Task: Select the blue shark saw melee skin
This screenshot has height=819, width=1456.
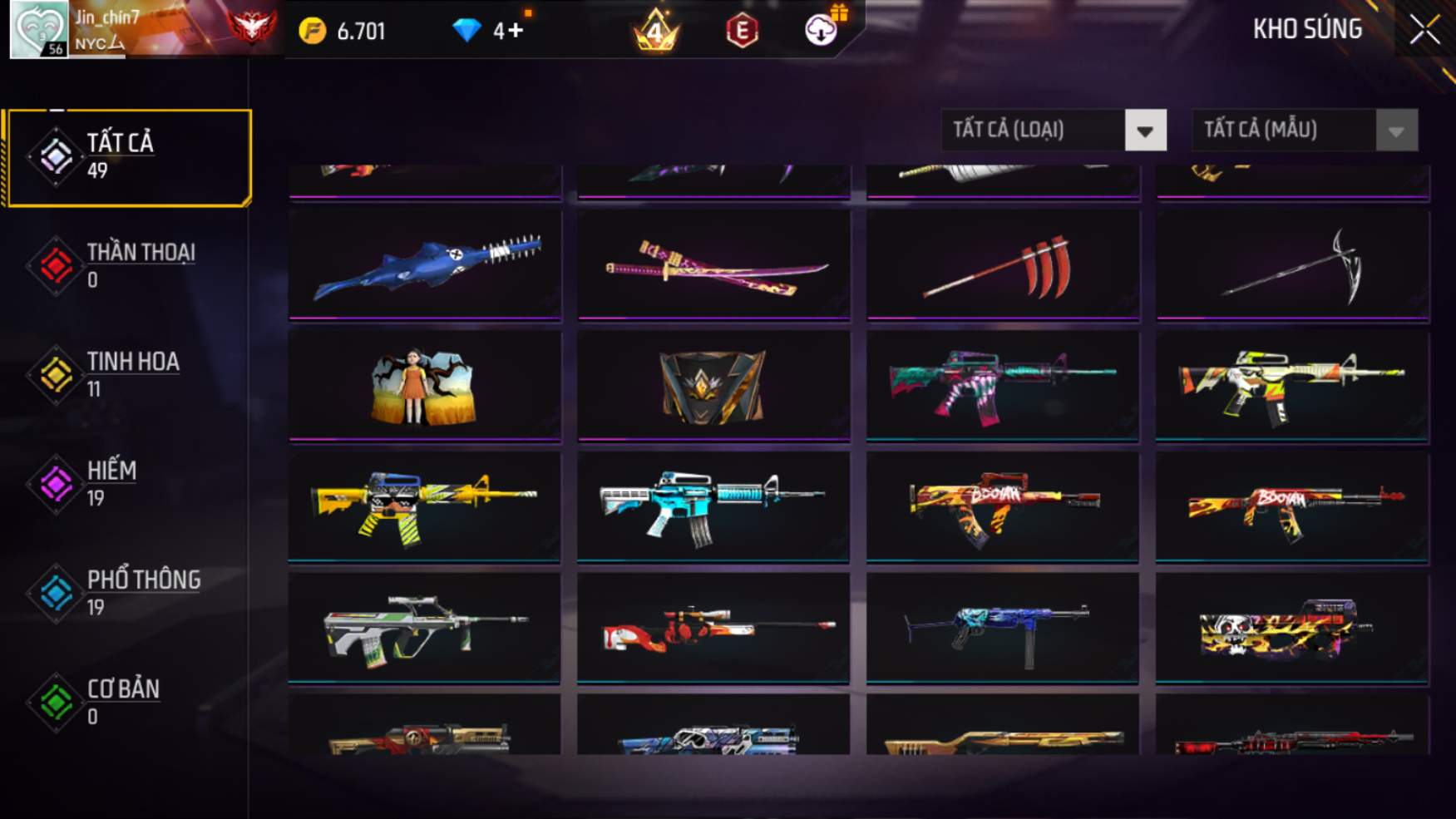Action: [x=425, y=265]
